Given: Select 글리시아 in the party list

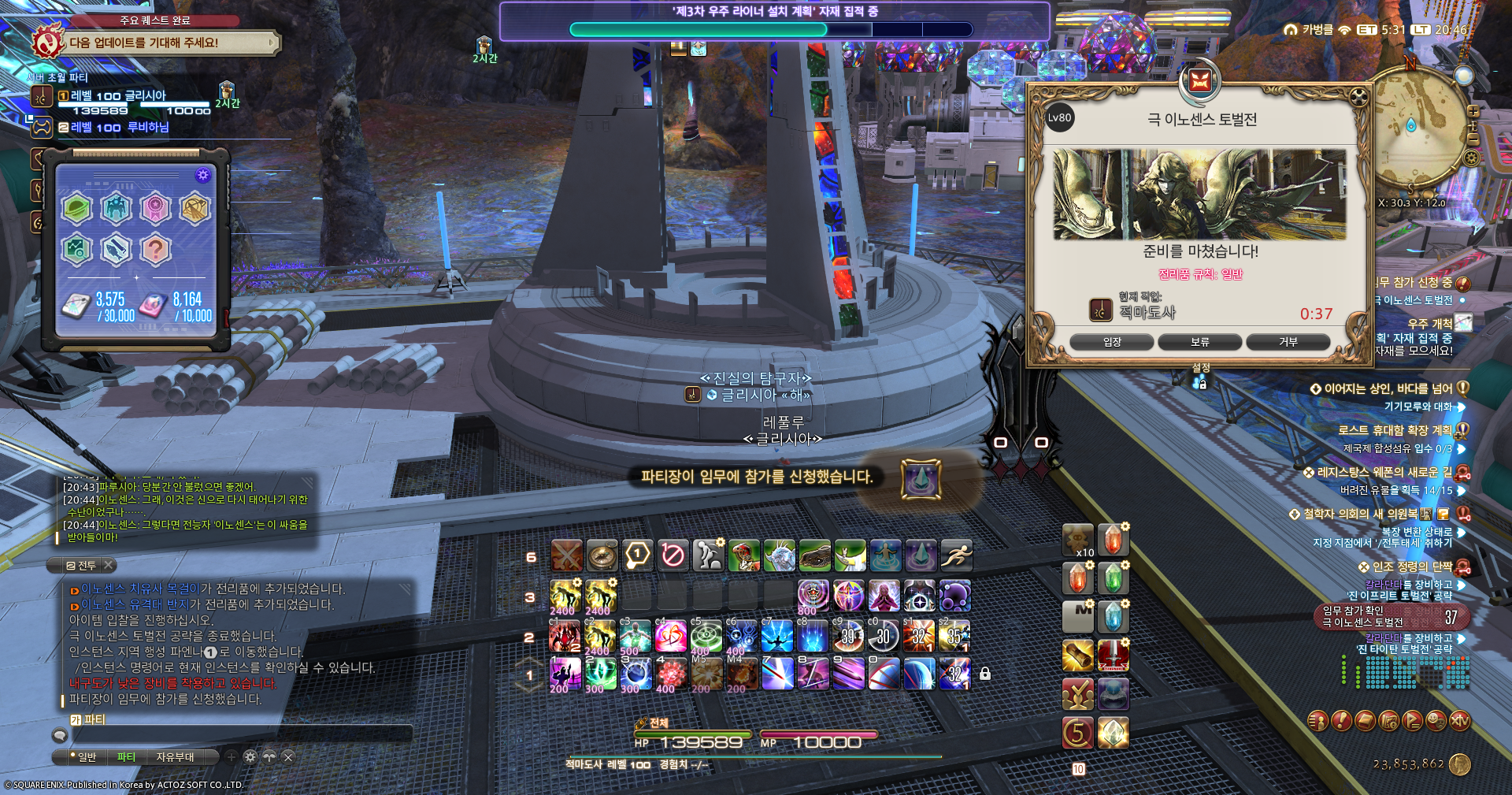Looking at the screenshot, I should click(118, 96).
